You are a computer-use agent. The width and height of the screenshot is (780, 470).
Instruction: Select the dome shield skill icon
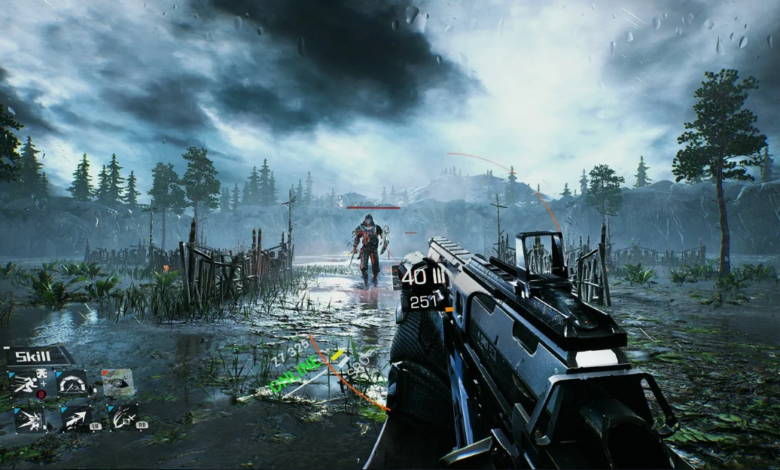(74, 382)
